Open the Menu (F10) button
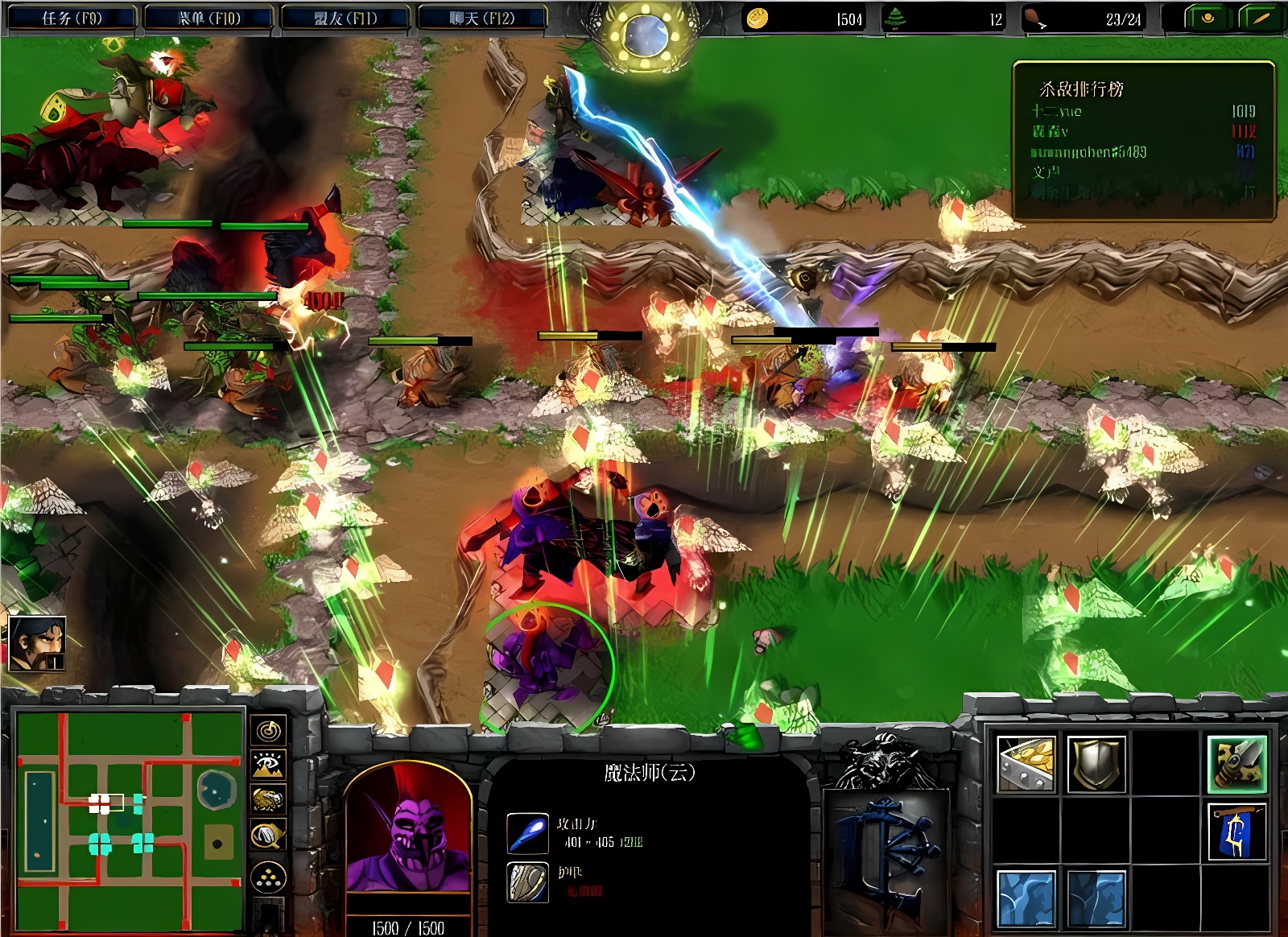Viewport: 1288px width, 937px height. point(209,18)
